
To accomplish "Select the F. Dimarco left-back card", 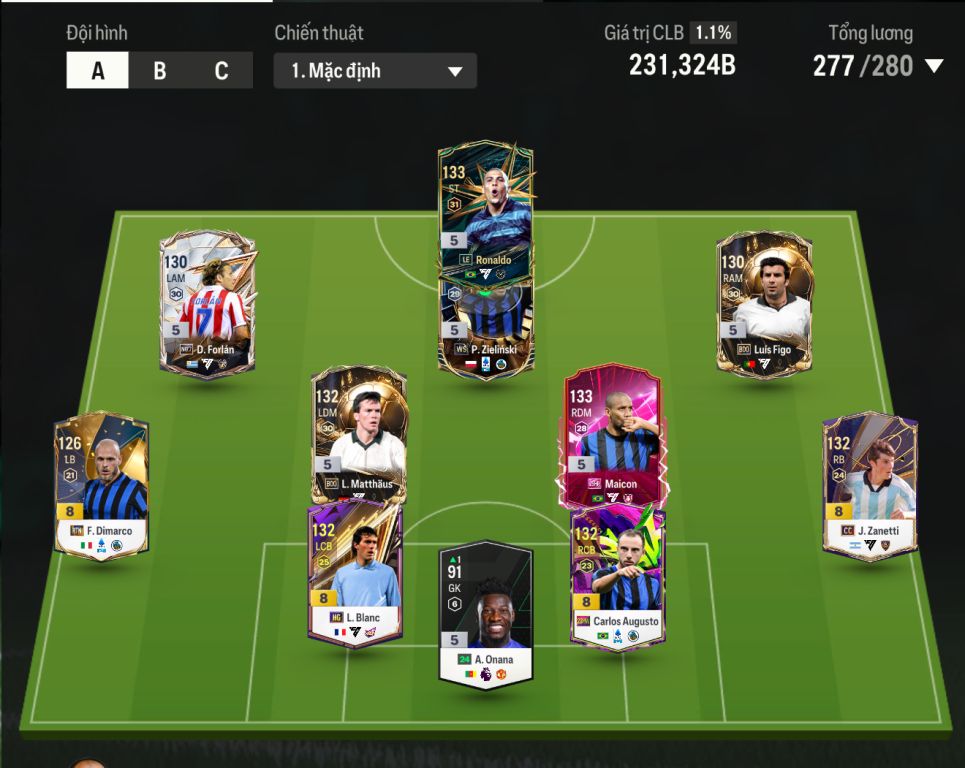I will coord(101,485).
